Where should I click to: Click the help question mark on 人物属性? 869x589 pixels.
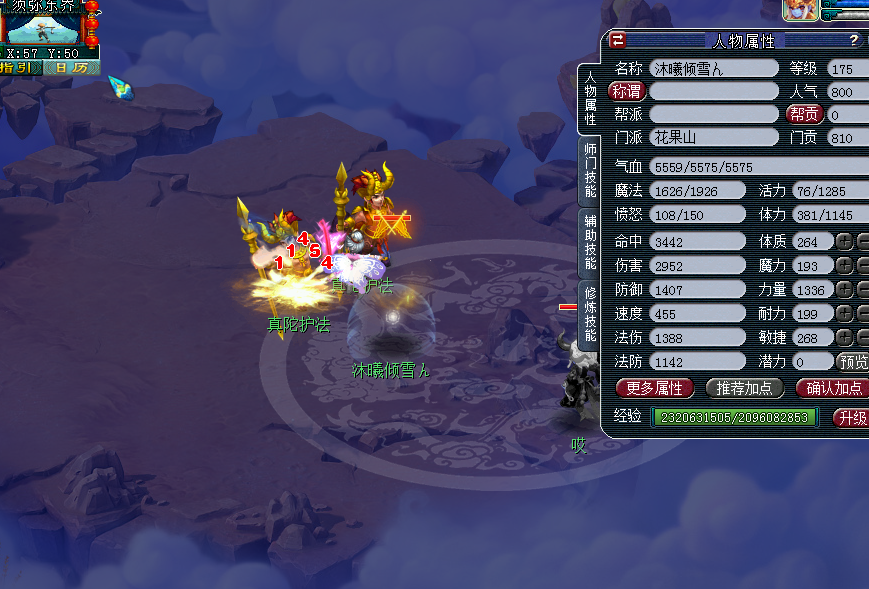(853, 41)
